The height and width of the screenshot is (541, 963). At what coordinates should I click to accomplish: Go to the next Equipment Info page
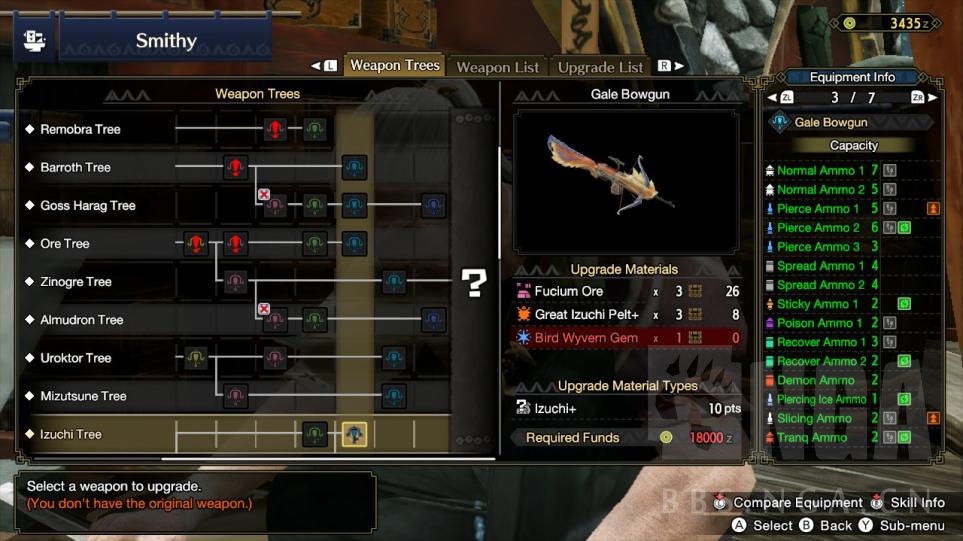click(930, 98)
